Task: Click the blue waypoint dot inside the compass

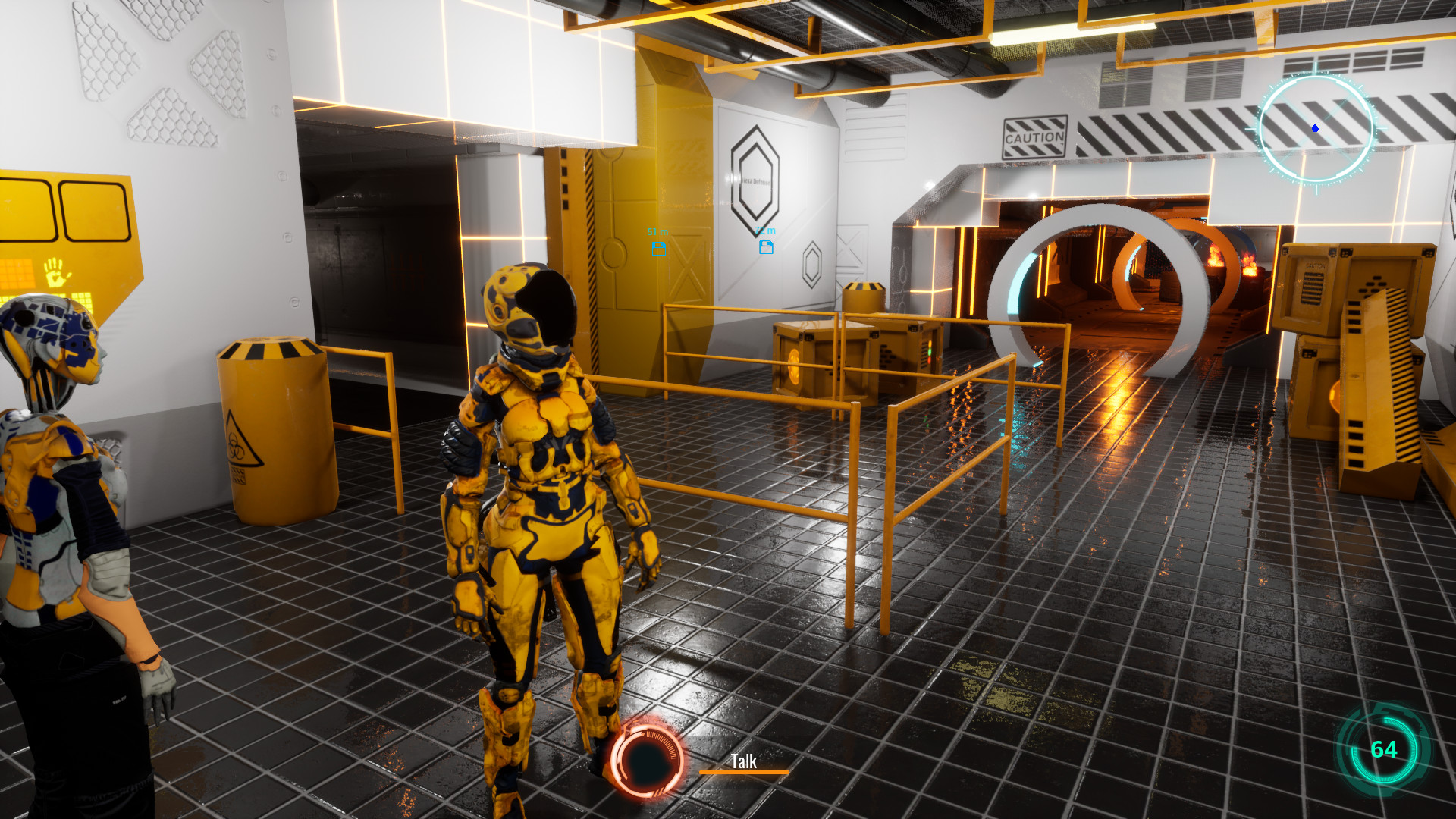Action: (x=1315, y=128)
